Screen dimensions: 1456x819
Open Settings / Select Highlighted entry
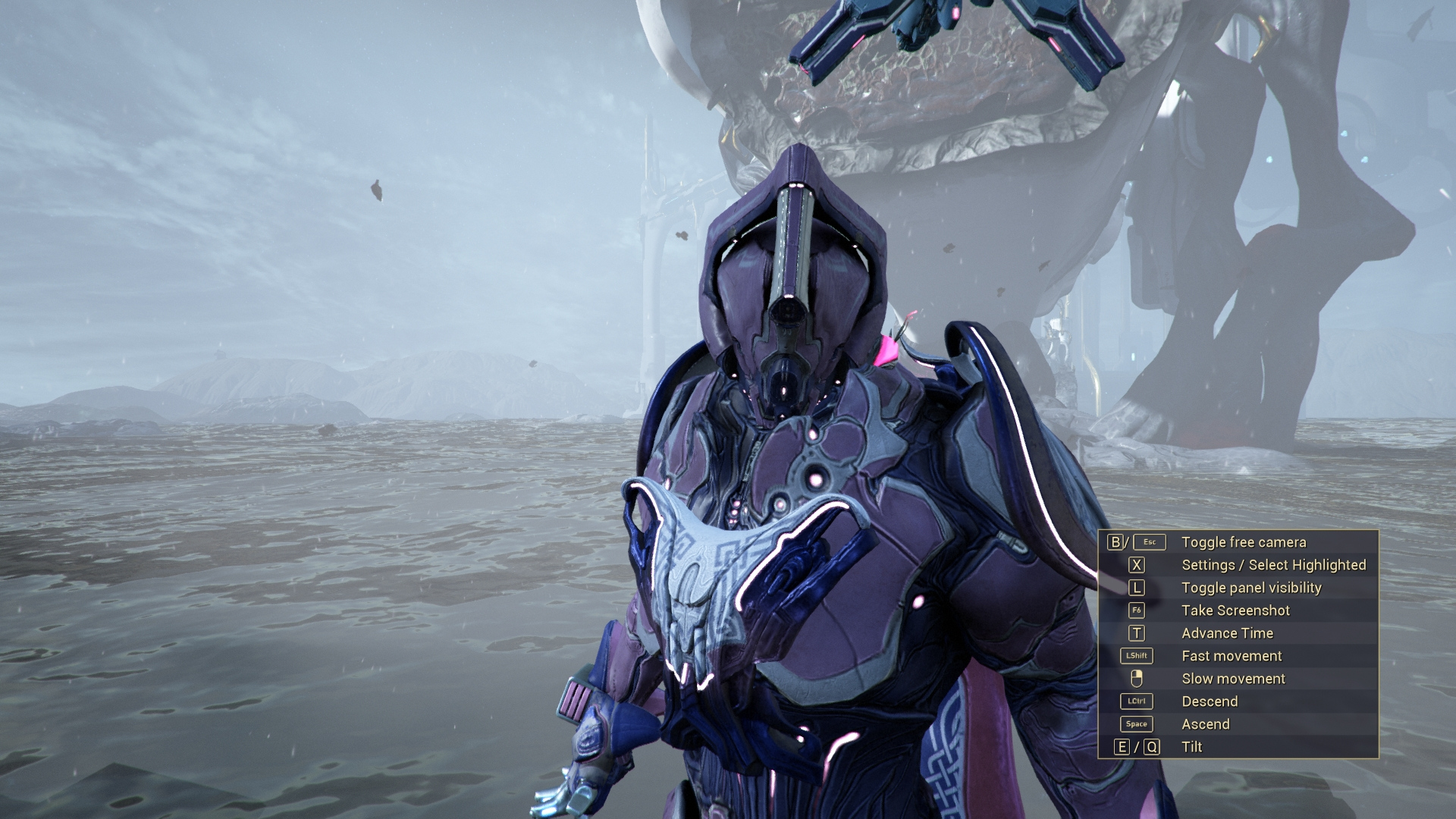point(1272,565)
